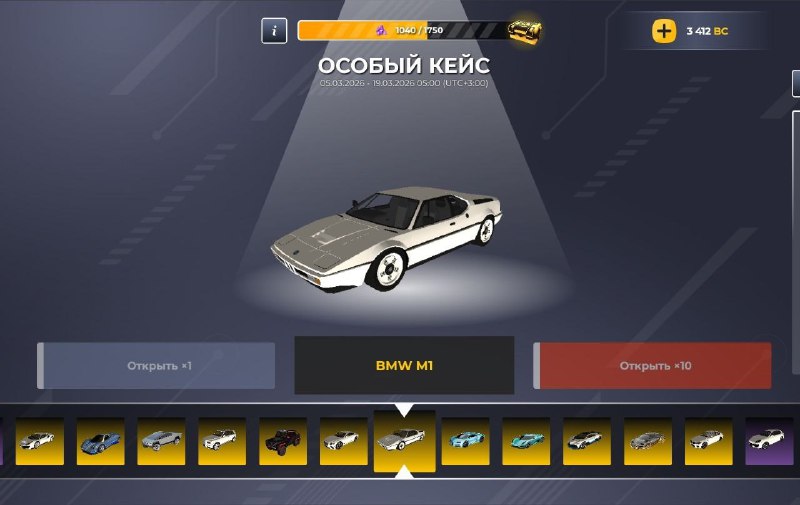Click the golden case reward icon
The height and width of the screenshot is (505, 800).
tap(524, 31)
